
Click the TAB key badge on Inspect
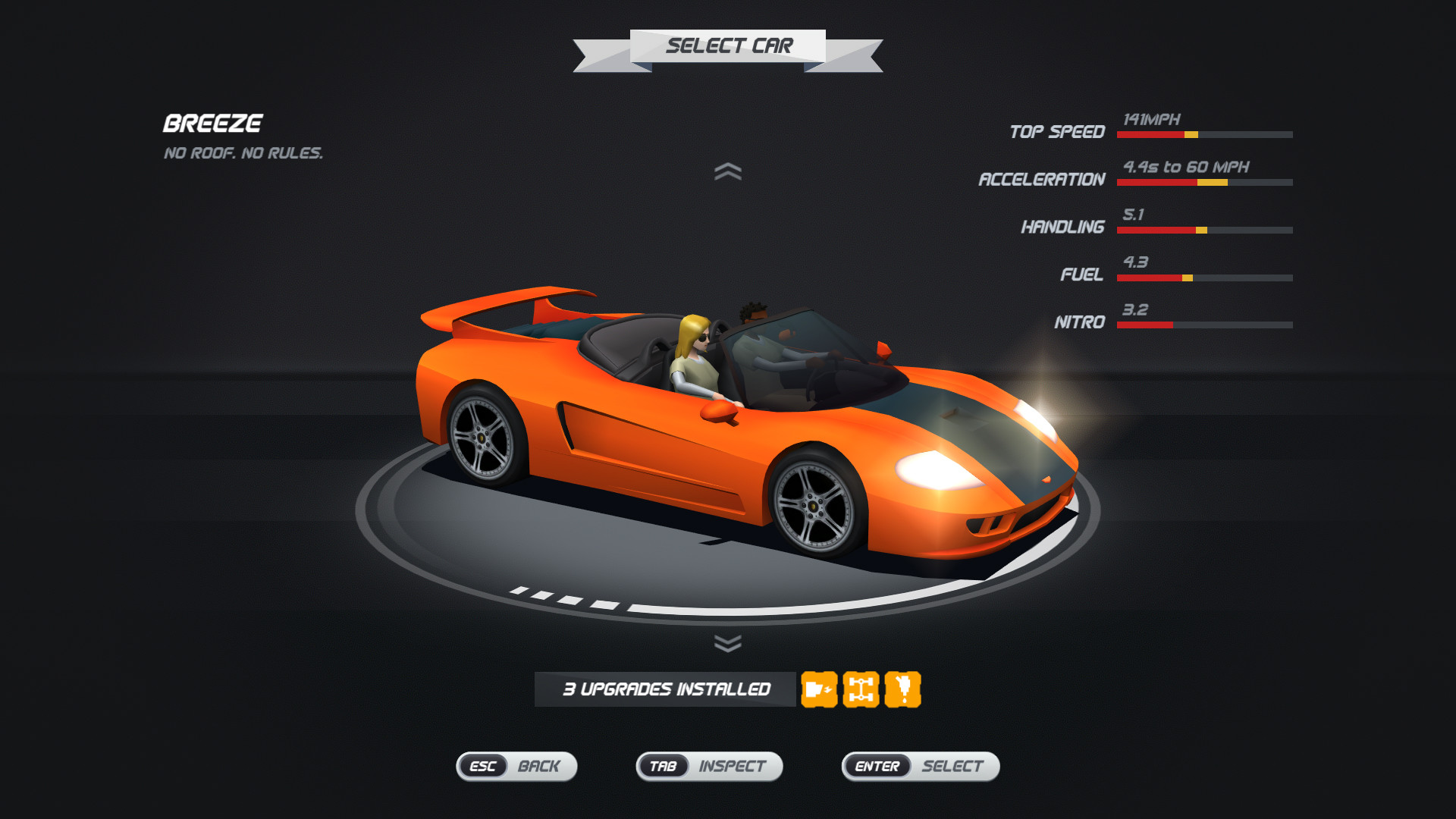[x=664, y=767]
